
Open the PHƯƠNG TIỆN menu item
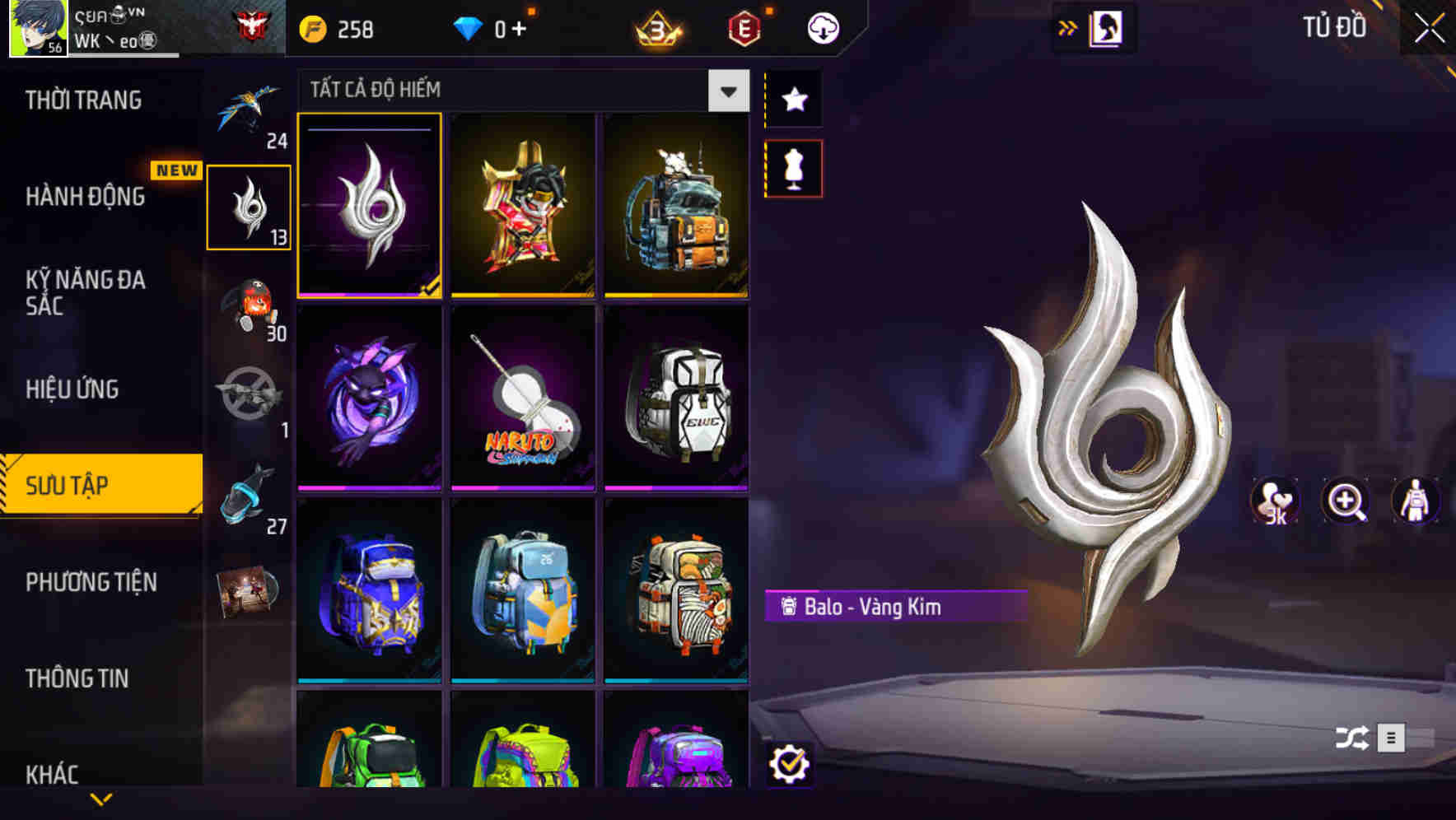pyautogui.click(x=91, y=582)
